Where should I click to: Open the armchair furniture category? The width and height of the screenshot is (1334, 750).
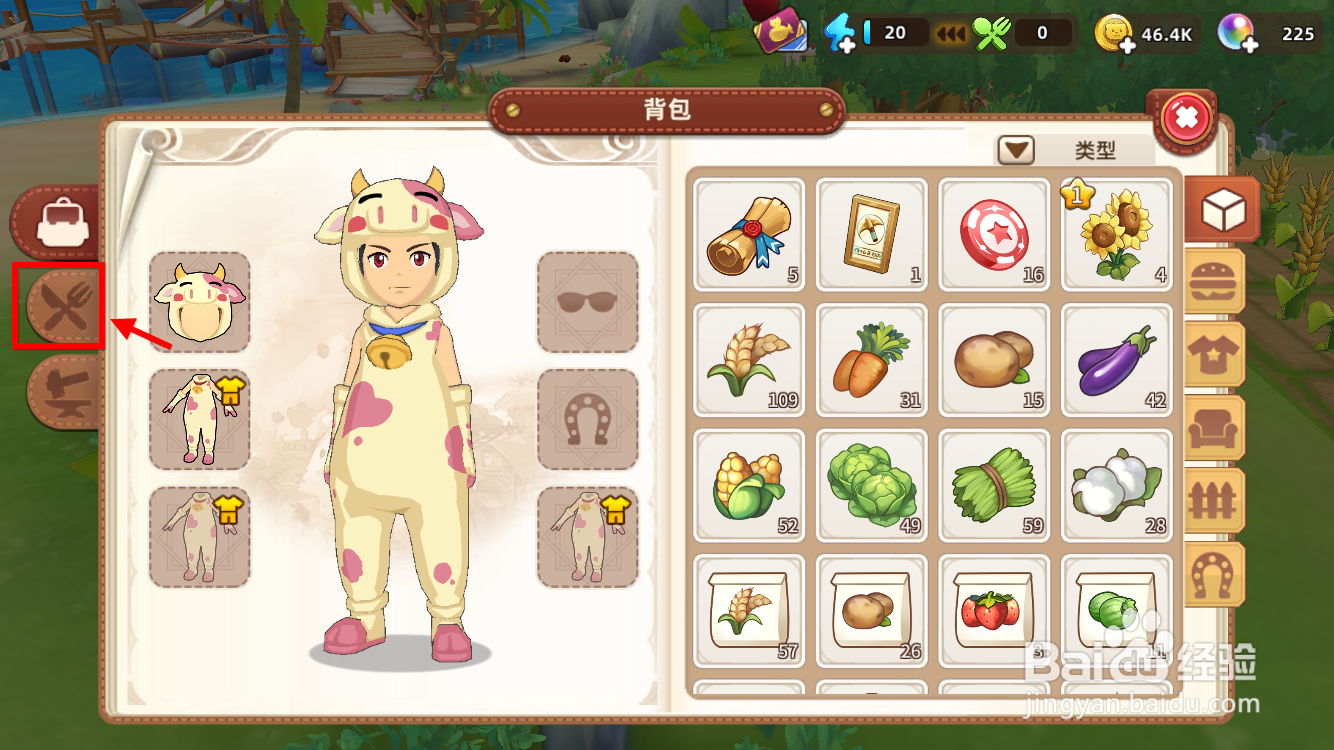[x=1215, y=428]
